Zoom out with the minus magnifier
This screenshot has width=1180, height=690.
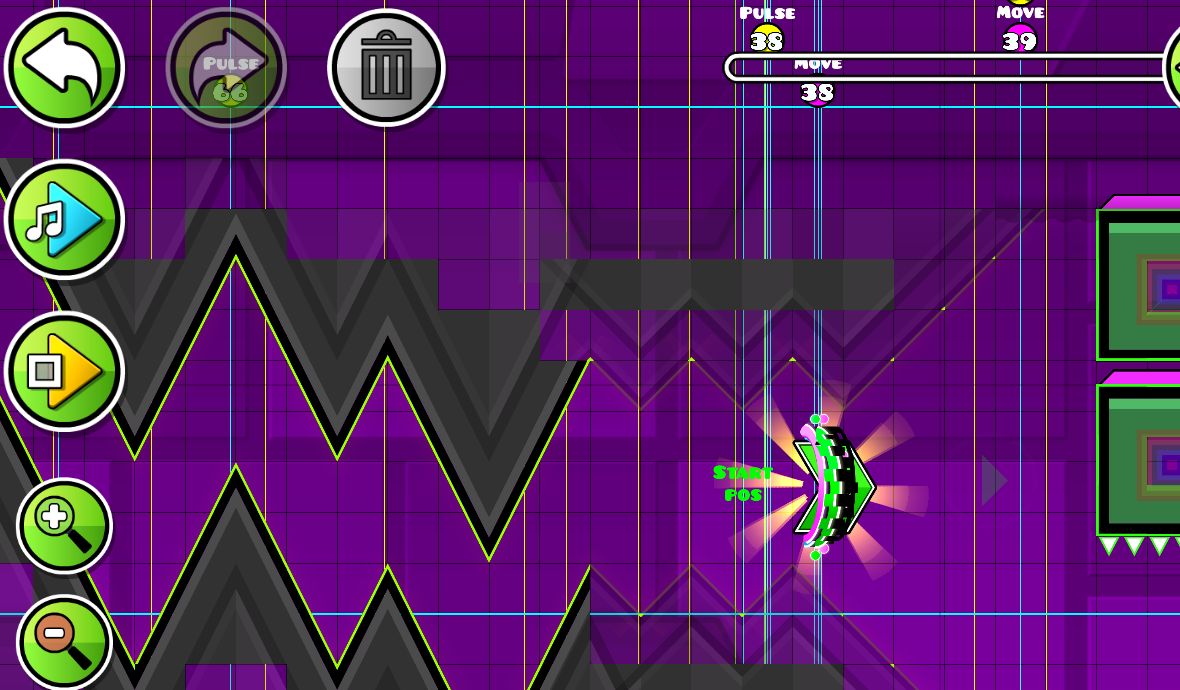coord(64,642)
